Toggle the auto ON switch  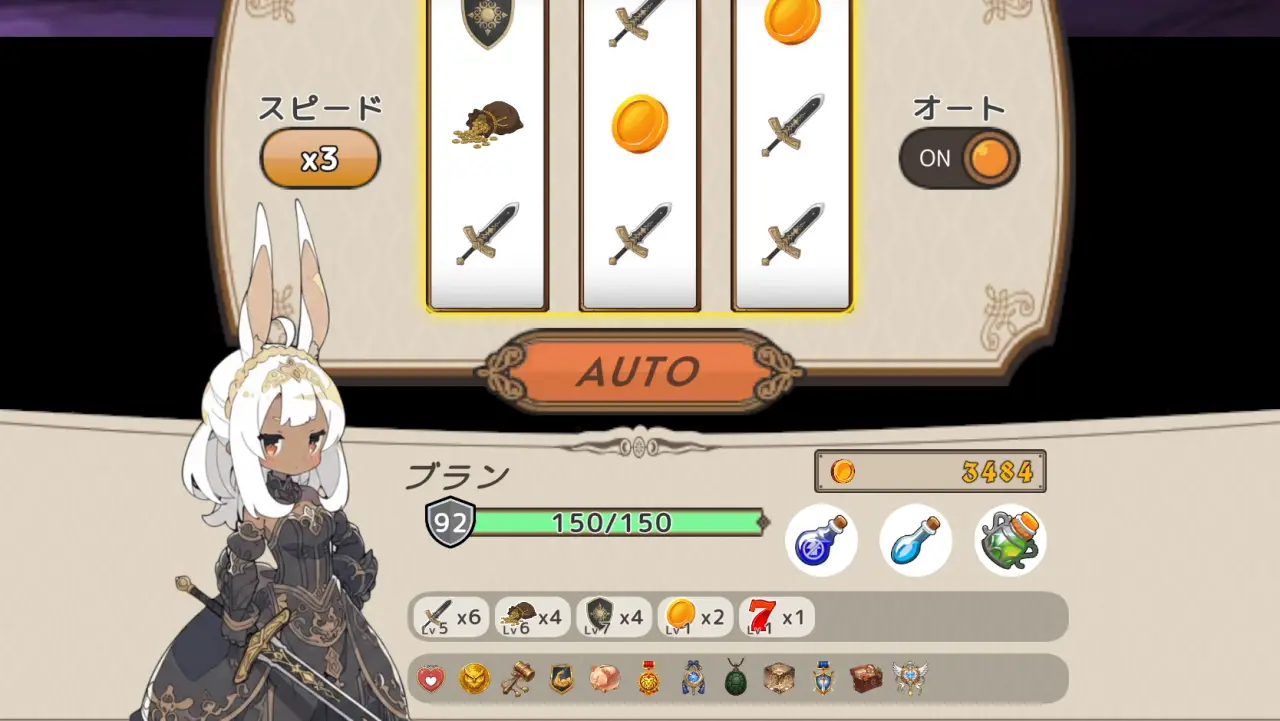(959, 158)
